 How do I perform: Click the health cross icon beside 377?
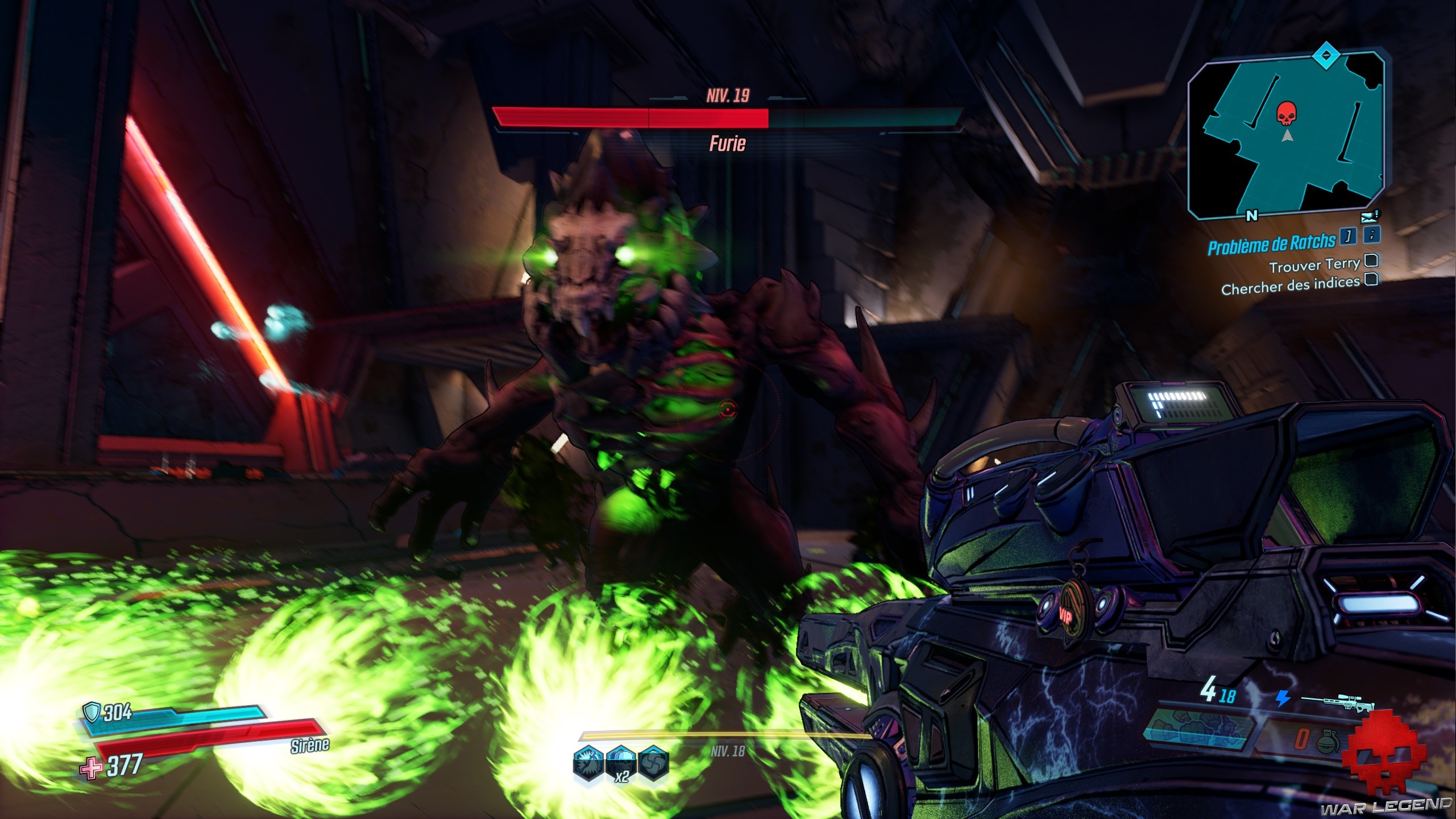(x=91, y=768)
